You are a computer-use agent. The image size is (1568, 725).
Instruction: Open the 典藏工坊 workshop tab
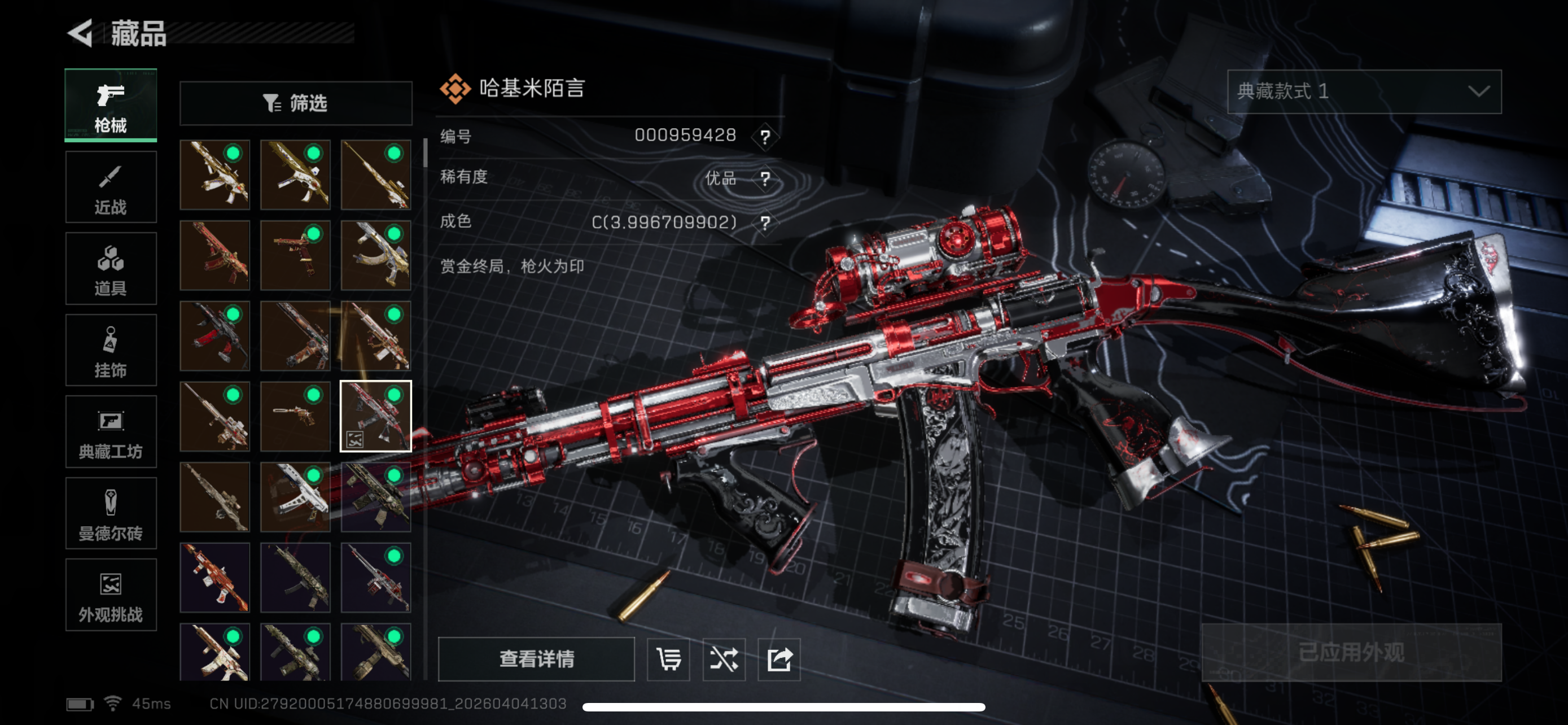[x=111, y=431]
